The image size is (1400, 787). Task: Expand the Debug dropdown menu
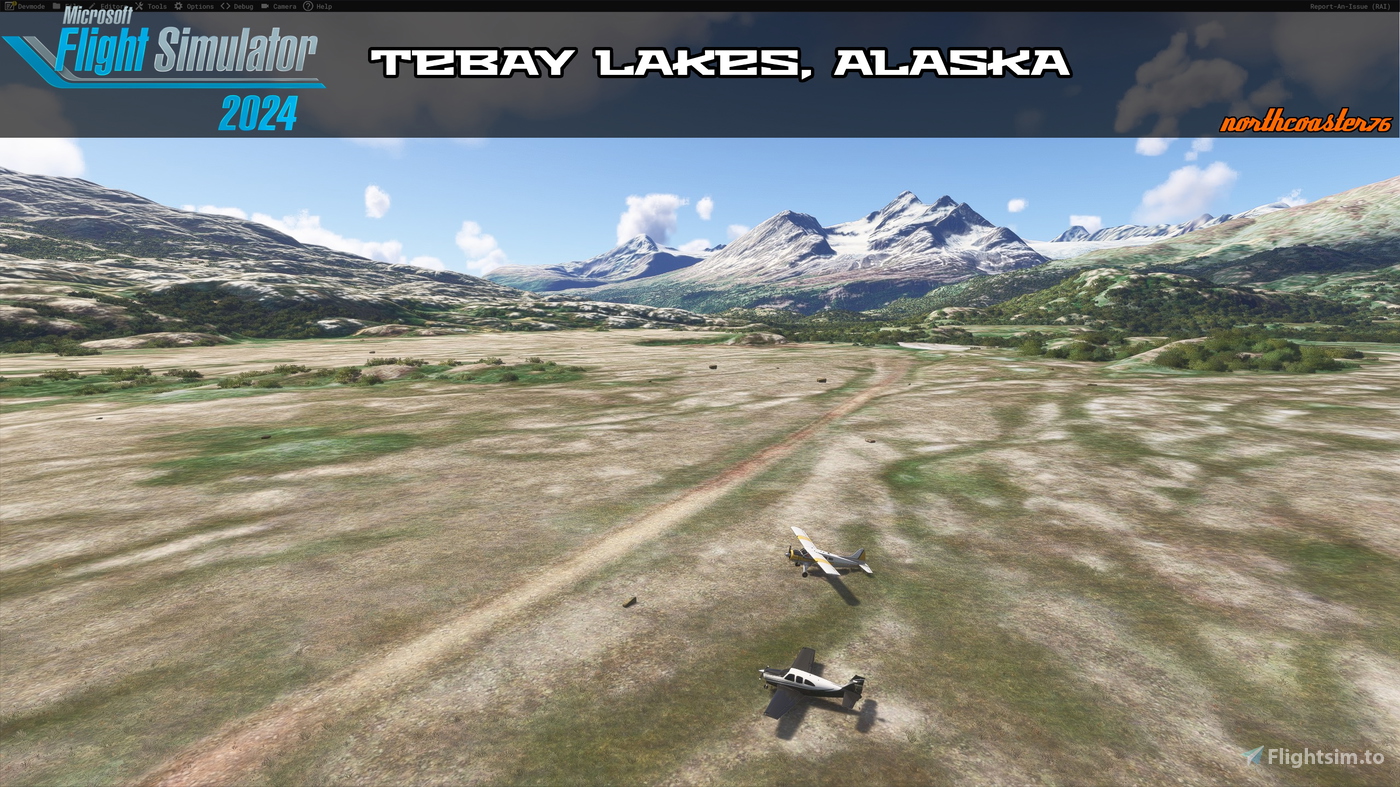pyautogui.click(x=241, y=5)
